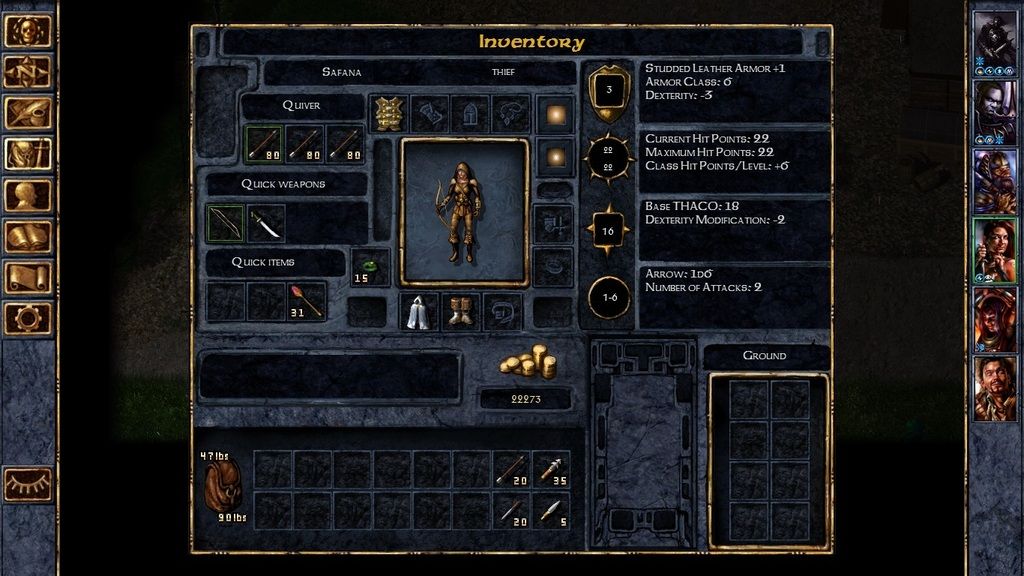This screenshot has width=1024, height=576.
Task: Open the area map from the sidebar
Action: click(x=27, y=71)
